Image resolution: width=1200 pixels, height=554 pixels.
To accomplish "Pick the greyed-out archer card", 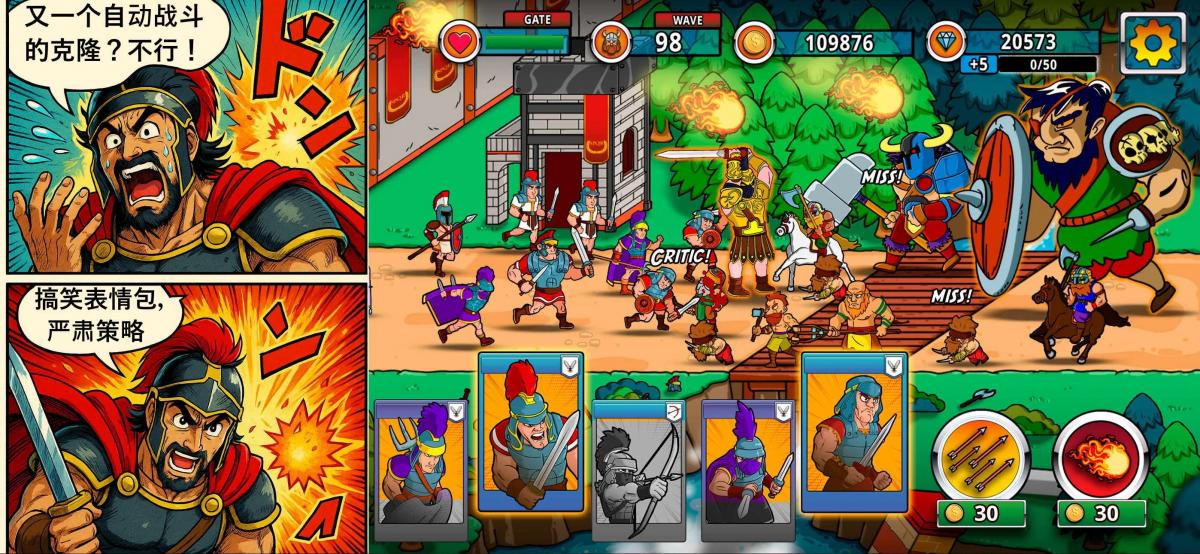I will [640, 468].
